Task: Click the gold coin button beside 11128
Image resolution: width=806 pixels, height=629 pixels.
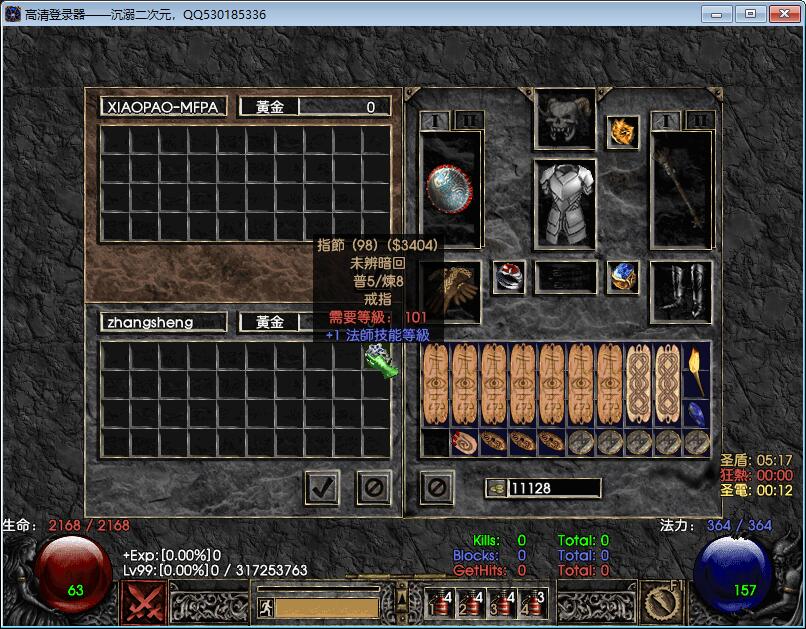Action: point(496,488)
